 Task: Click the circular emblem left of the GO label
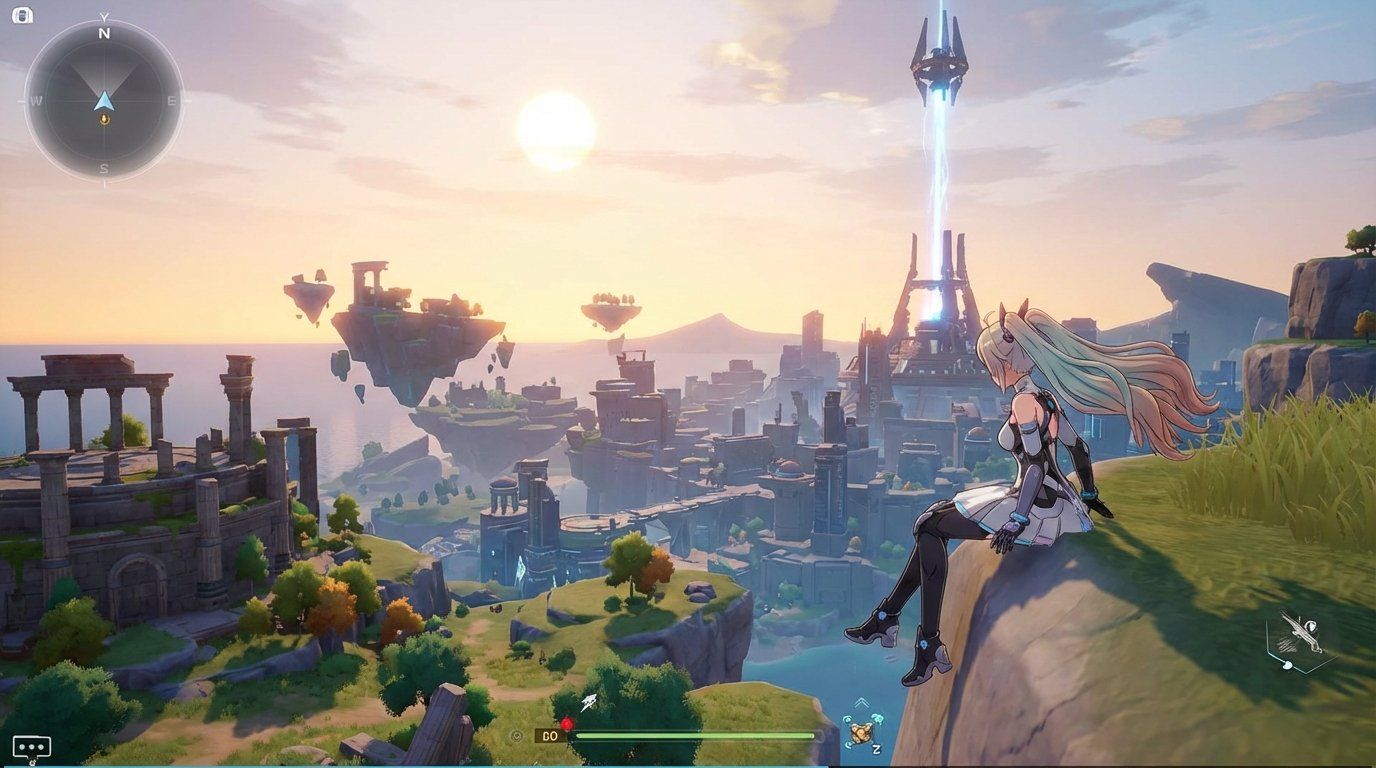coord(515,735)
